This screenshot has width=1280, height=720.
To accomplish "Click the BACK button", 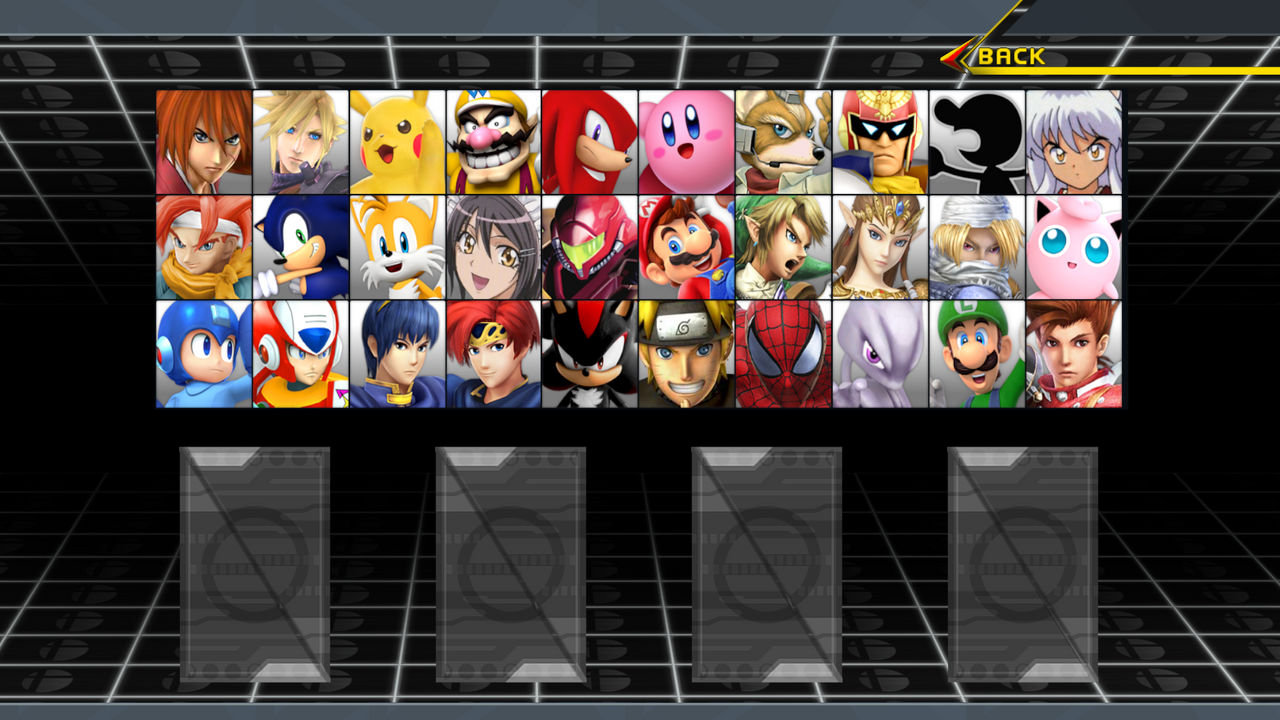I will 1010,57.
